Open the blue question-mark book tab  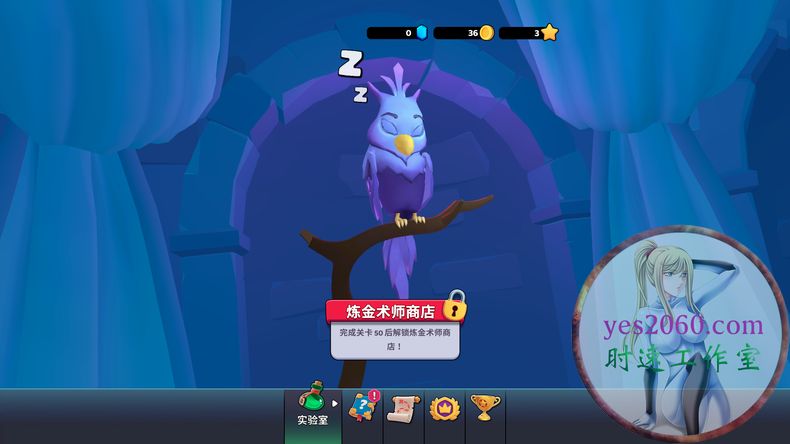click(362, 408)
